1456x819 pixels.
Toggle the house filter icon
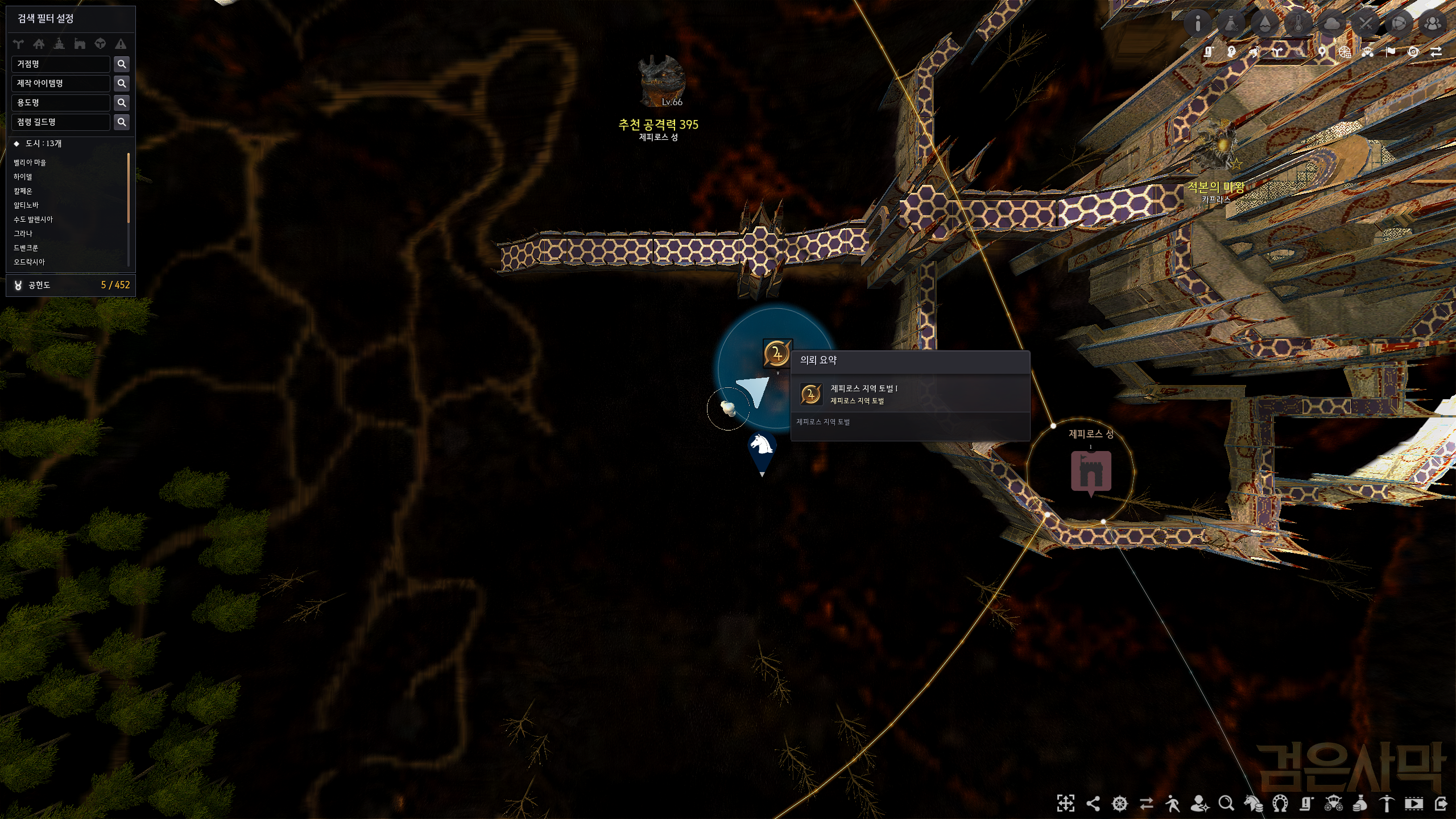[39, 44]
